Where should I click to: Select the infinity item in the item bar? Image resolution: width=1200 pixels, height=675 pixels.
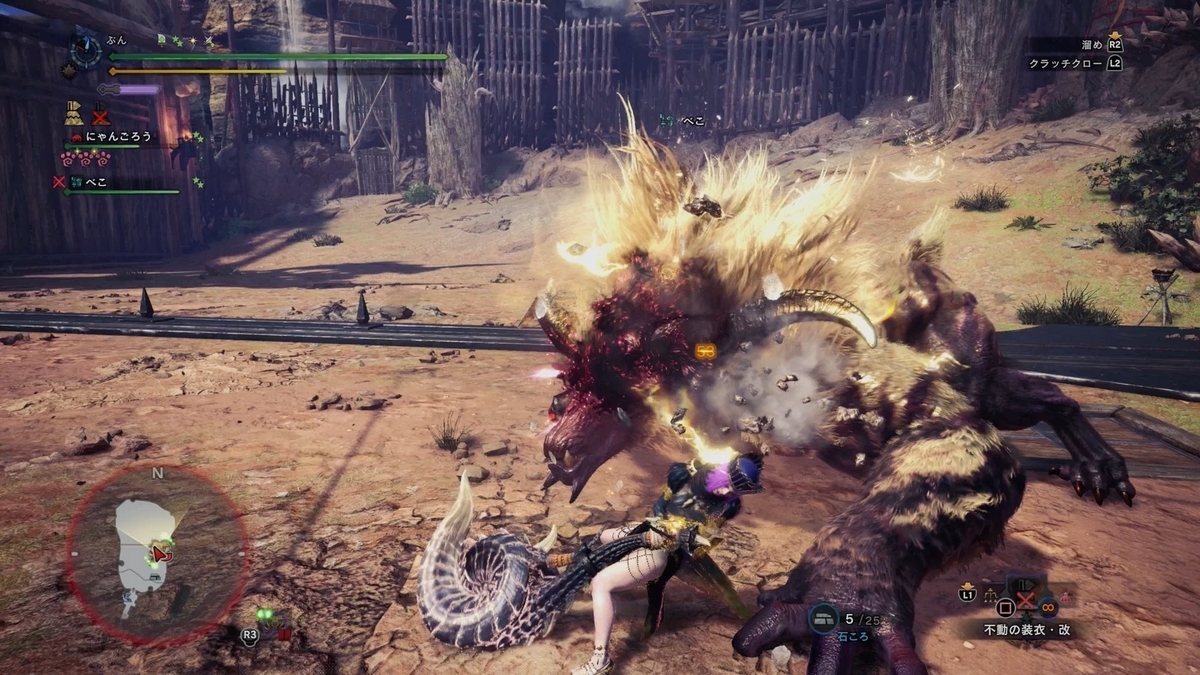click(x=1047, y=604)
